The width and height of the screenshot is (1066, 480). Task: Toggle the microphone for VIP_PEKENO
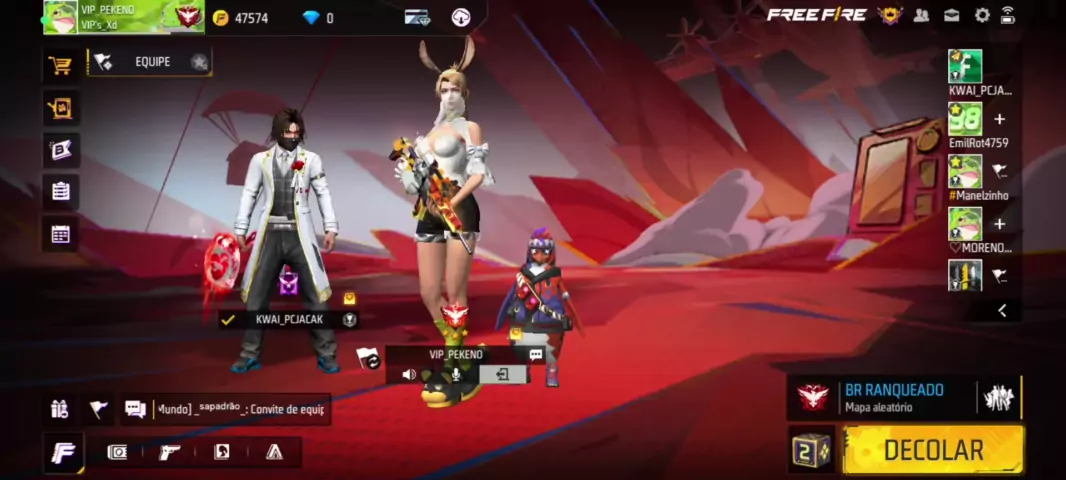456,374
